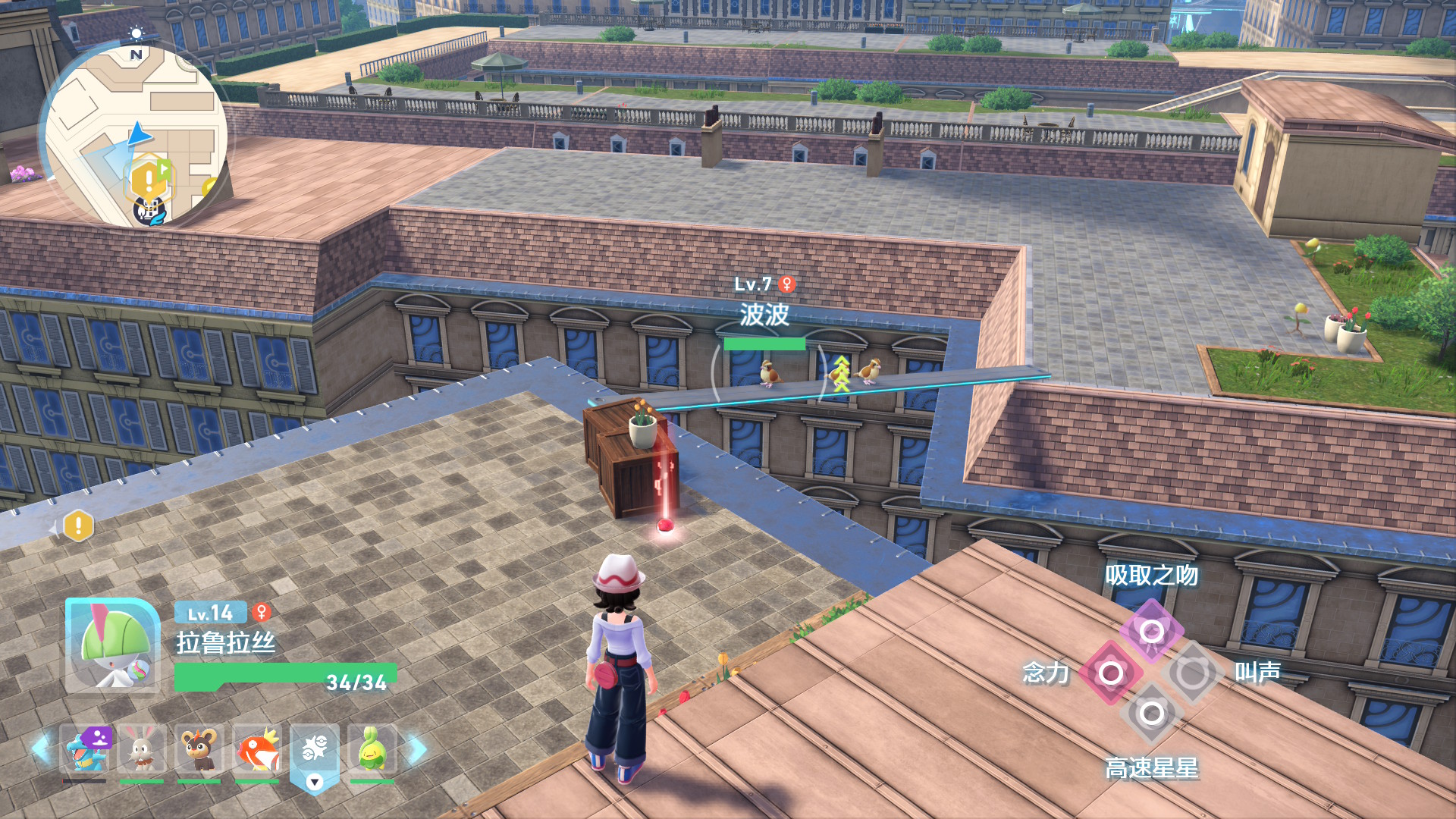The width and height of the screenshot is (1456, 819).
Task: Click the yellow exclamation objective indicator at left edge
Action: [78, 526]
